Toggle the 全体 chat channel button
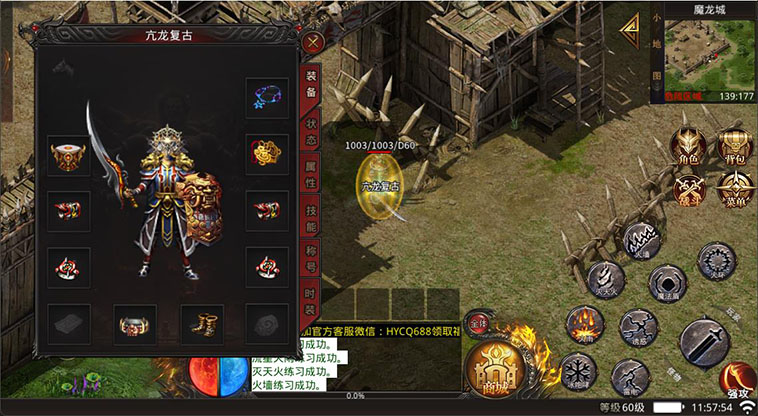Screen dimensions: 758x416 coord(477,326)
